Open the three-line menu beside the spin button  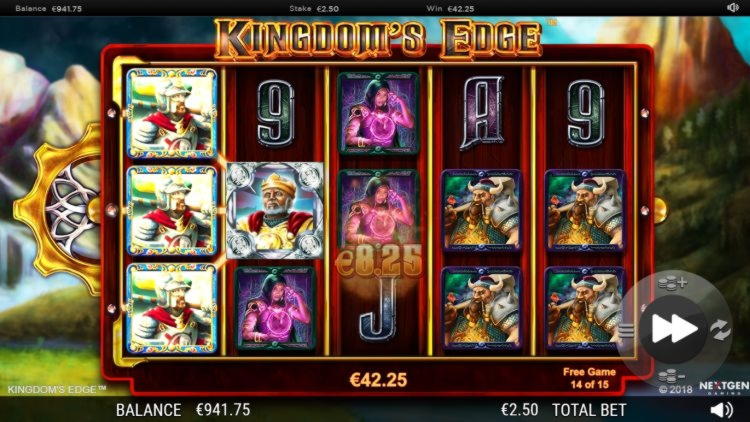pos(626,329)
